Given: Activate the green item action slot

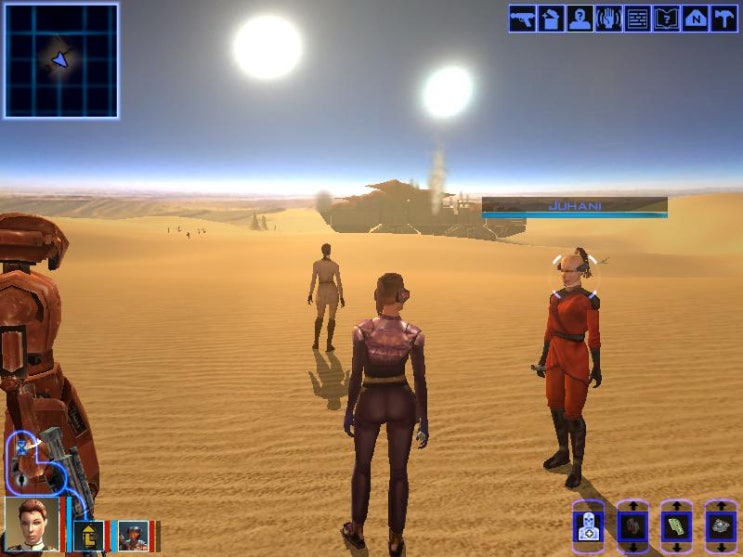Looking at the screenshot, I should [677, 526].
